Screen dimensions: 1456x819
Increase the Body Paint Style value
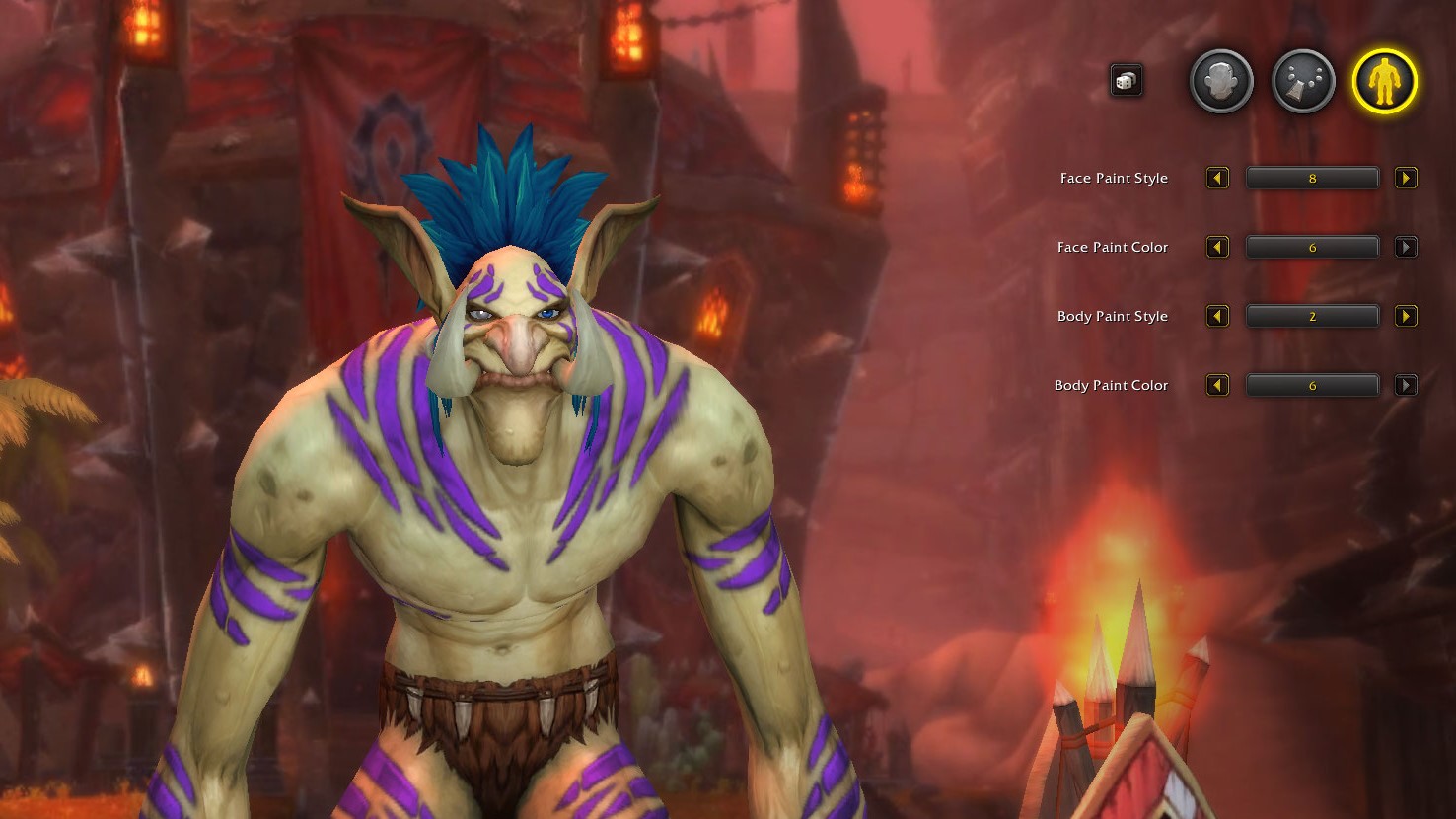tap(1406, 316)
